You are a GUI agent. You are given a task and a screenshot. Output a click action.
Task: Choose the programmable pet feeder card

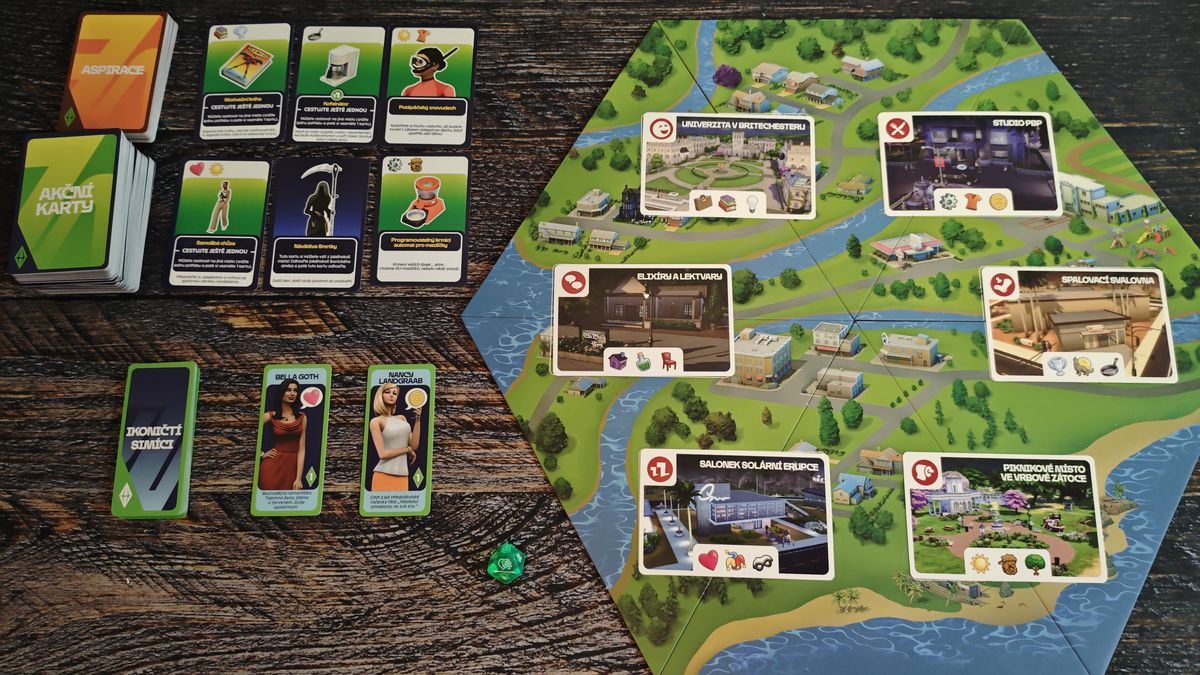coord(423,218)
